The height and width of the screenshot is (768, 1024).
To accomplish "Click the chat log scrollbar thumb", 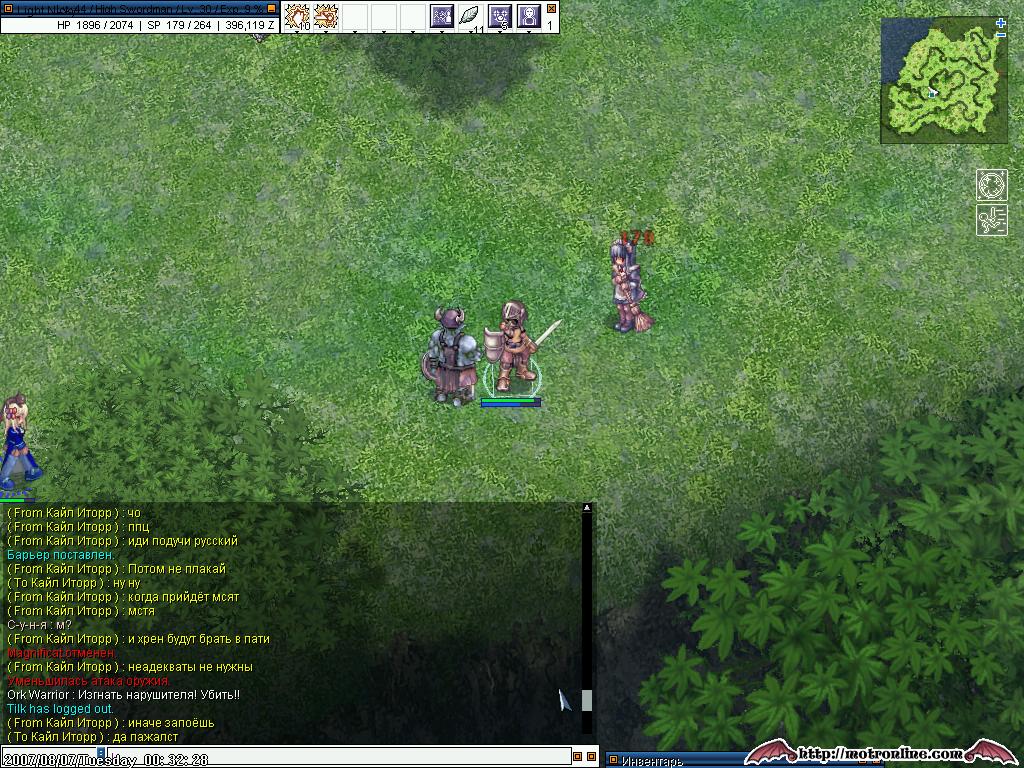I will click(x=587, y=699).
